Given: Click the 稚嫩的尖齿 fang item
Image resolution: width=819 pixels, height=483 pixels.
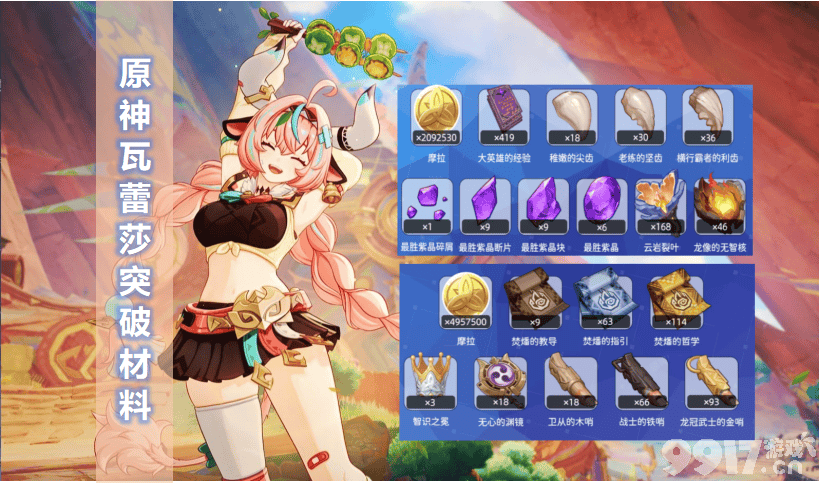Looking at the screenshot, I should [573, 115].
